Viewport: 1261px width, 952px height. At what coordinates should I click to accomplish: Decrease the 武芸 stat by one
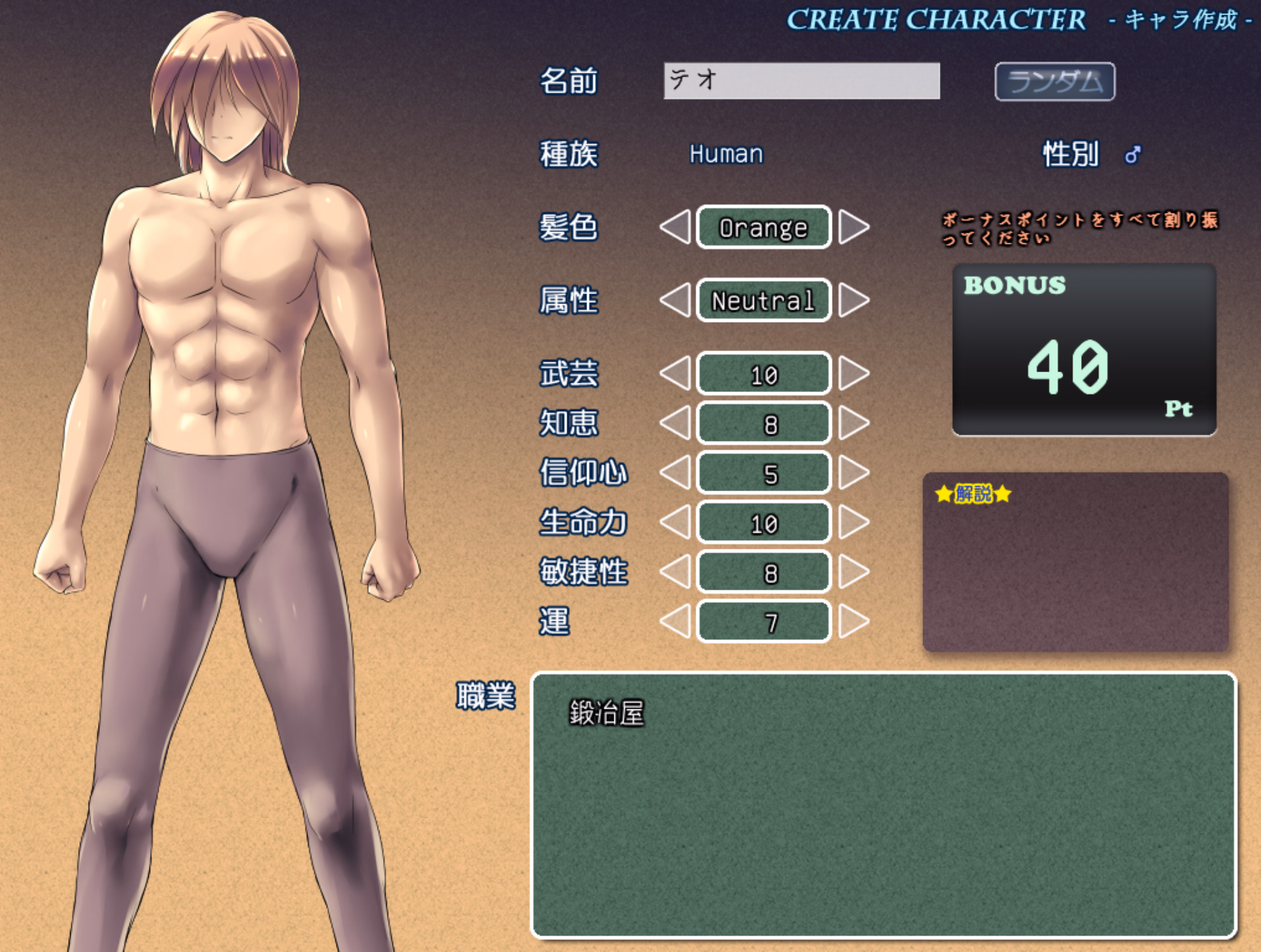[x=676, y=374]
